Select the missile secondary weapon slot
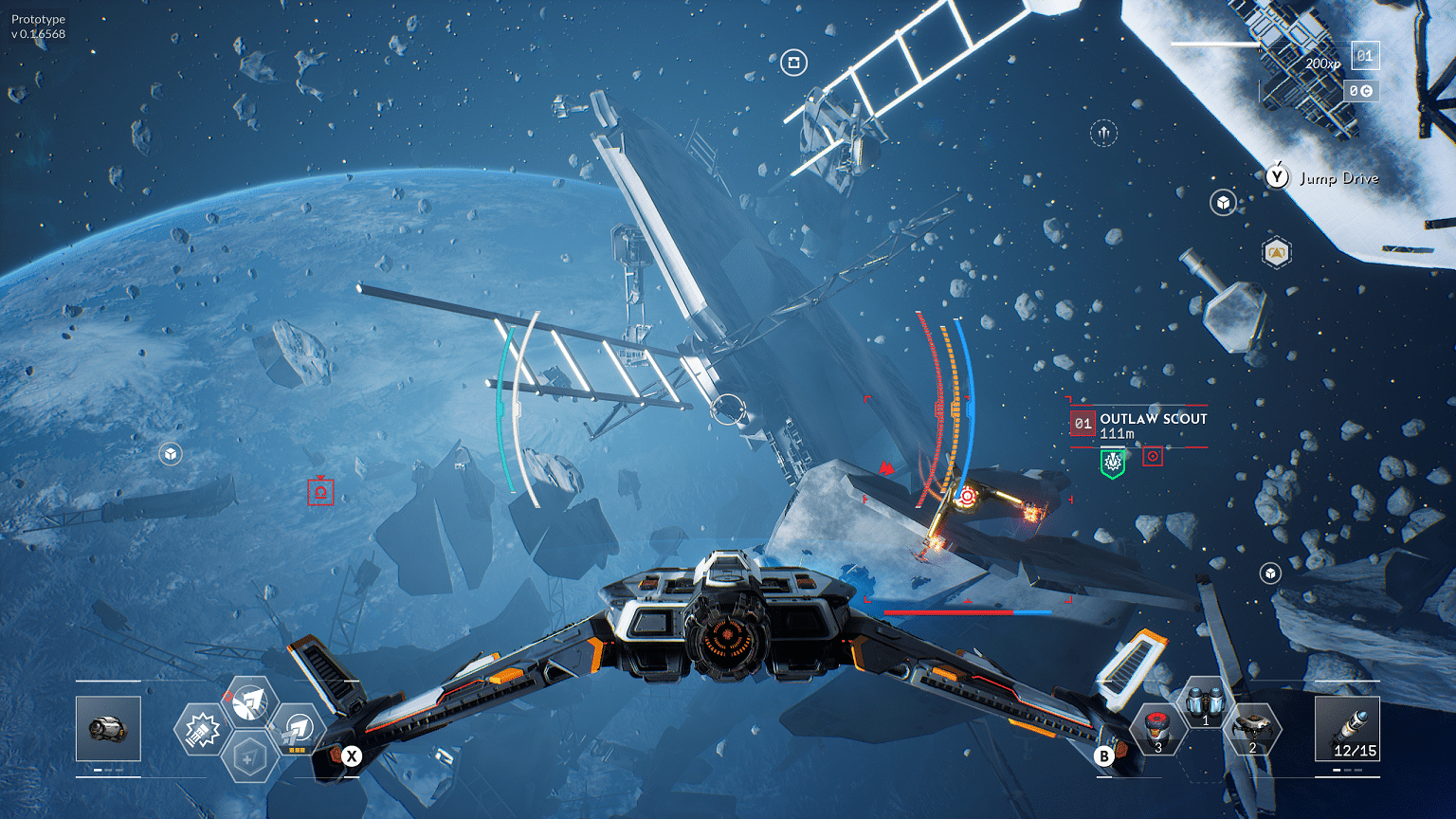This screenshot has width=1456, height=819. point(1347,728)
